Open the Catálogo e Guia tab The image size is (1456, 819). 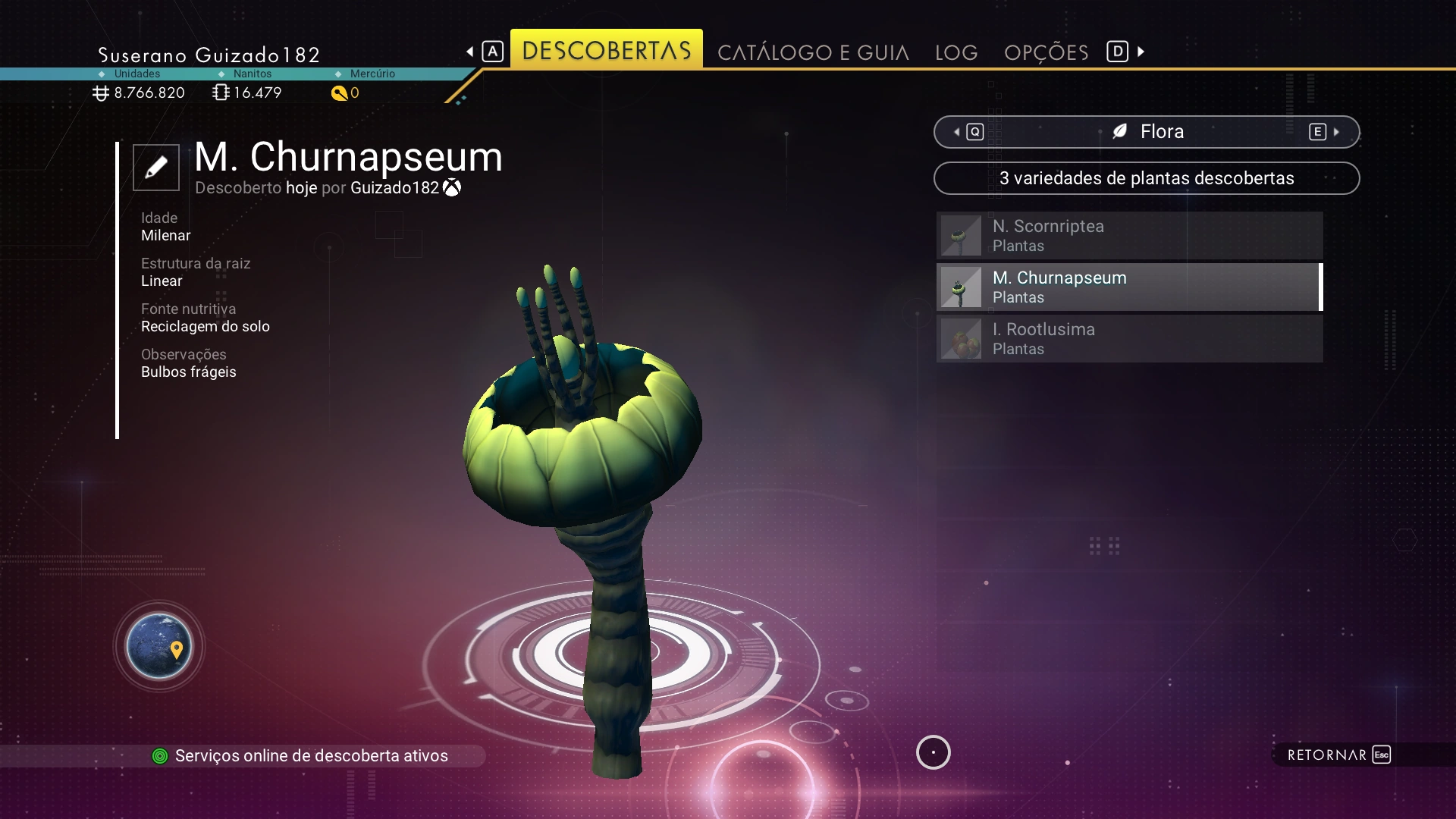813,52
